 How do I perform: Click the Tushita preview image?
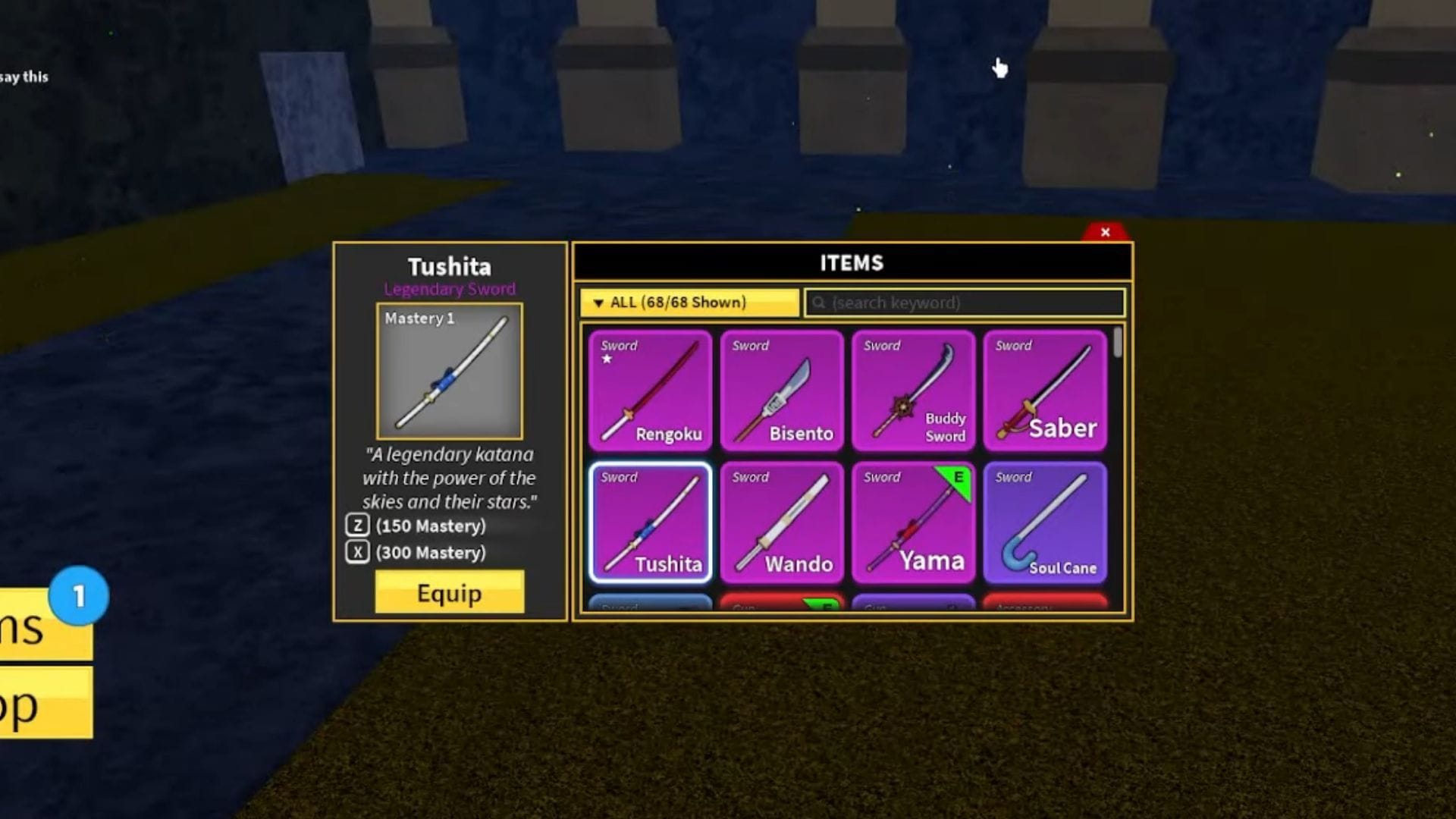(449, 372)
